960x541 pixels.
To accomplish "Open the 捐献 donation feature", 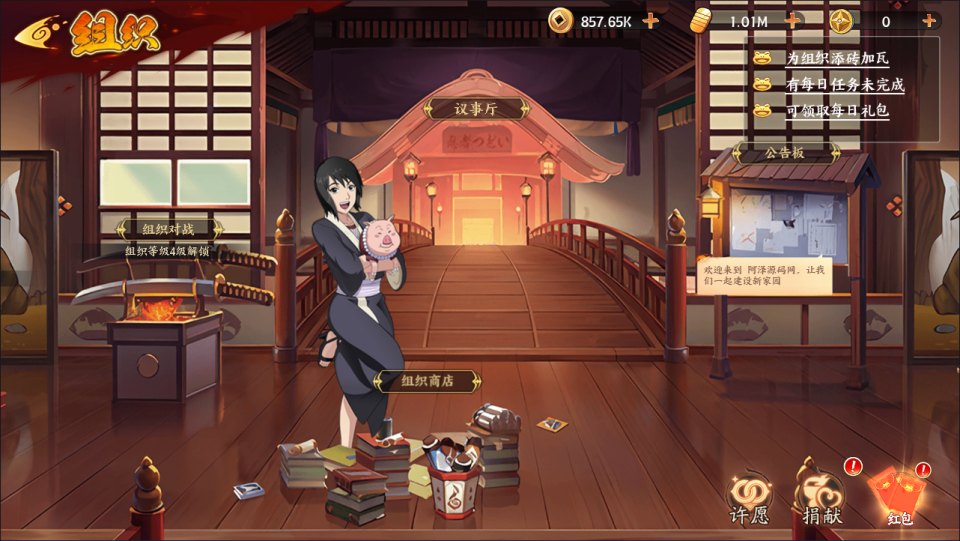I will 820,497.
